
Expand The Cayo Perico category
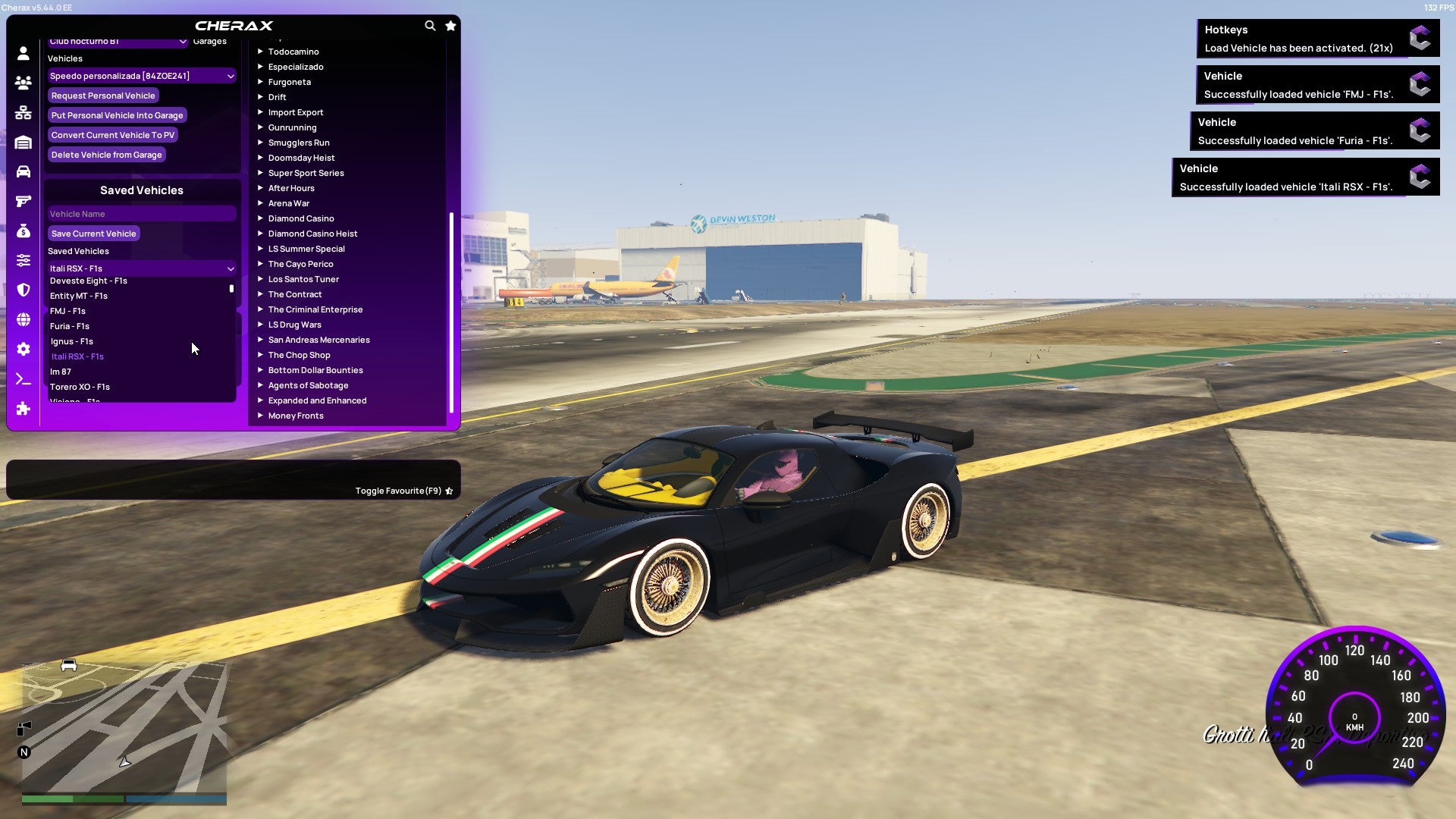point(300,264)
